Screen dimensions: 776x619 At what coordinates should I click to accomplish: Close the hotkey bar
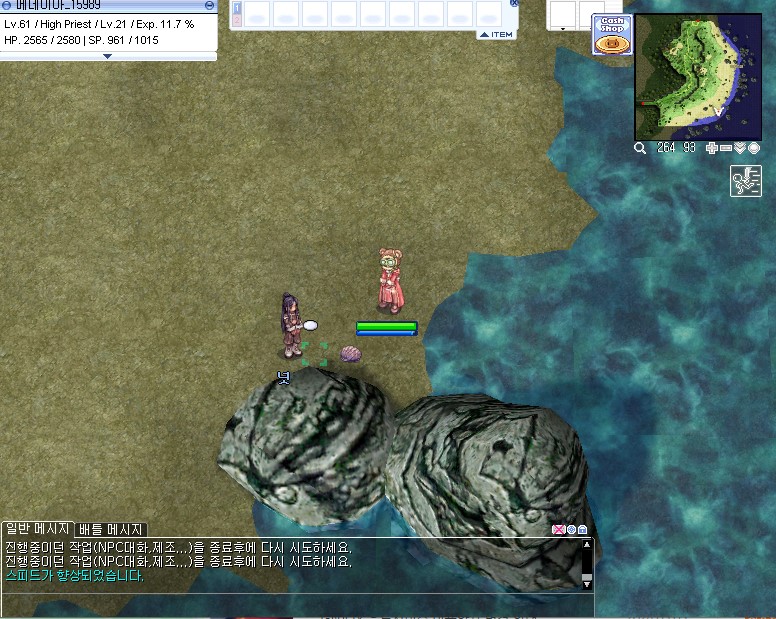514,3
